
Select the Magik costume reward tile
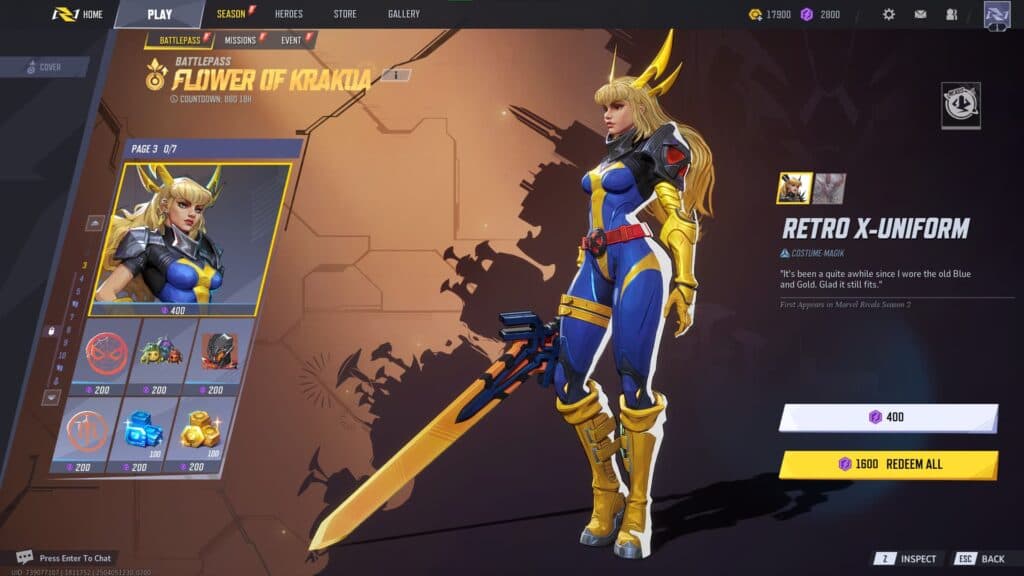click(x=190, y=238)
